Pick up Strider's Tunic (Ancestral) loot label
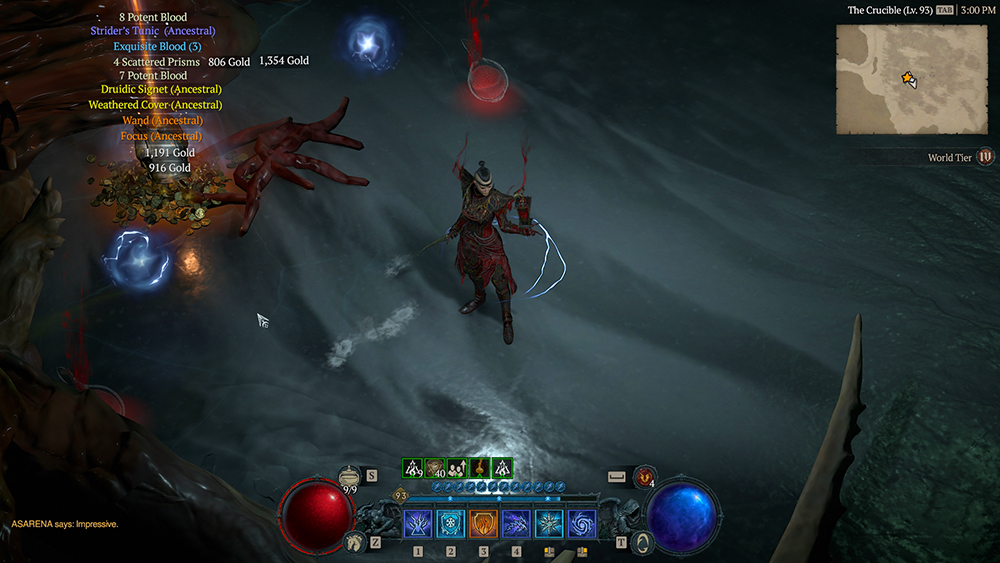Viewport: 1000px width, 563px height. 153,31
